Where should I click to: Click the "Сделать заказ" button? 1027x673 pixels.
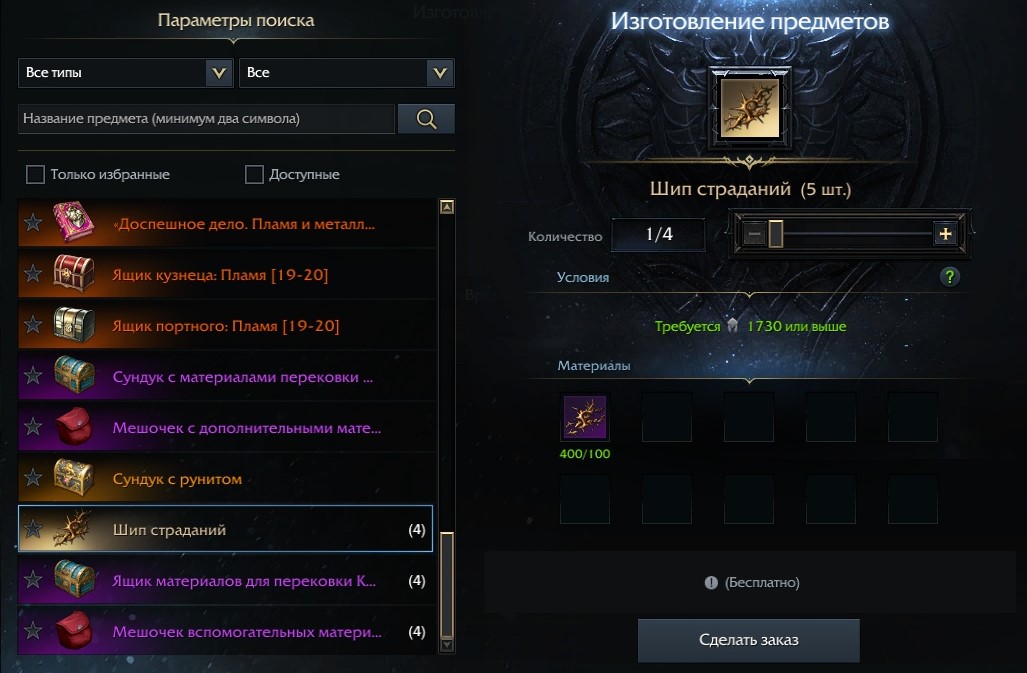click(x=748, y=640)
